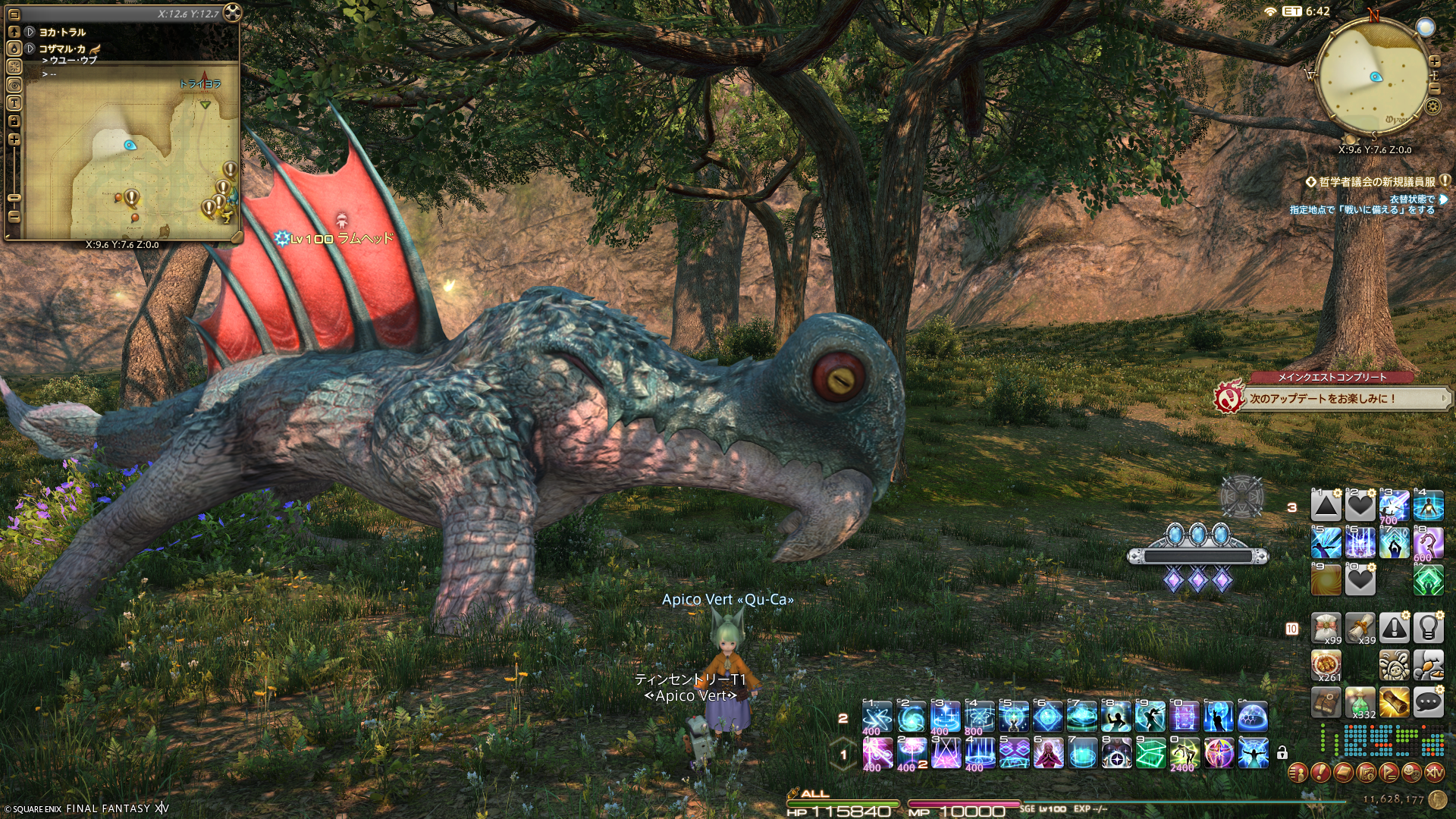
Task: Open the メインクエストコンプリート main quest banner
Action: point(1332,393)
